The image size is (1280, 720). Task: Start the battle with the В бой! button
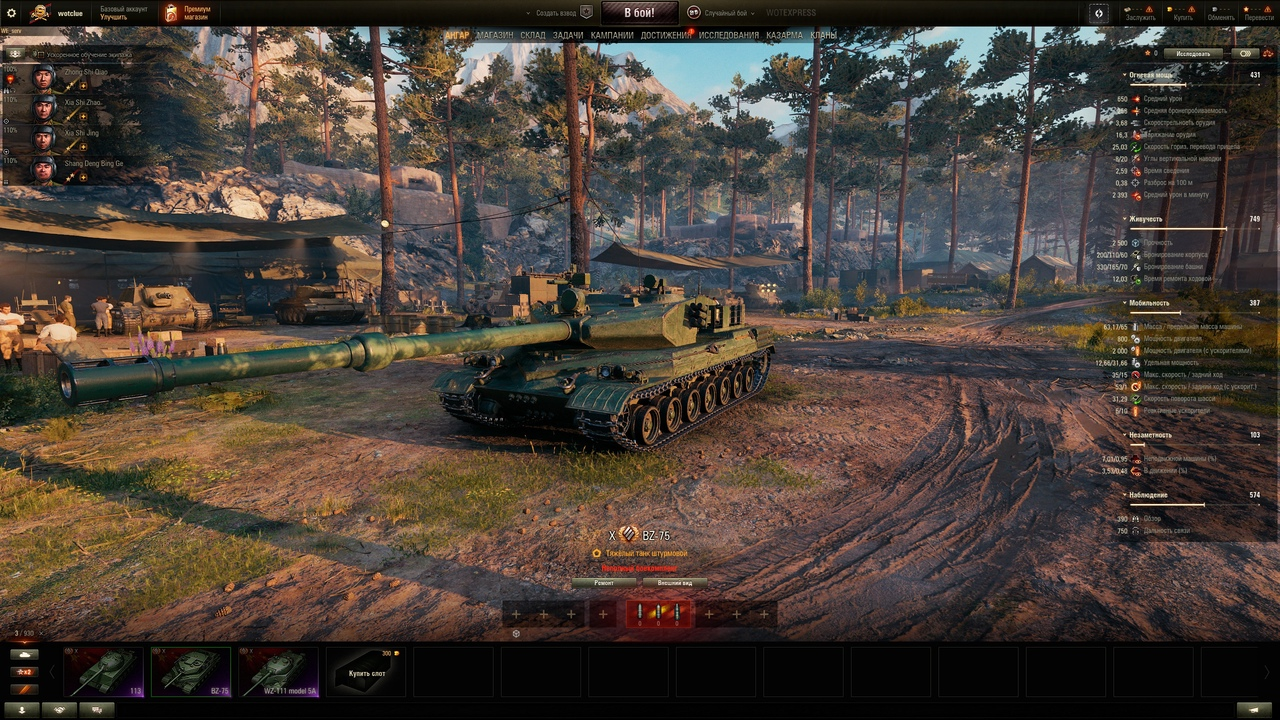[639, 13]
